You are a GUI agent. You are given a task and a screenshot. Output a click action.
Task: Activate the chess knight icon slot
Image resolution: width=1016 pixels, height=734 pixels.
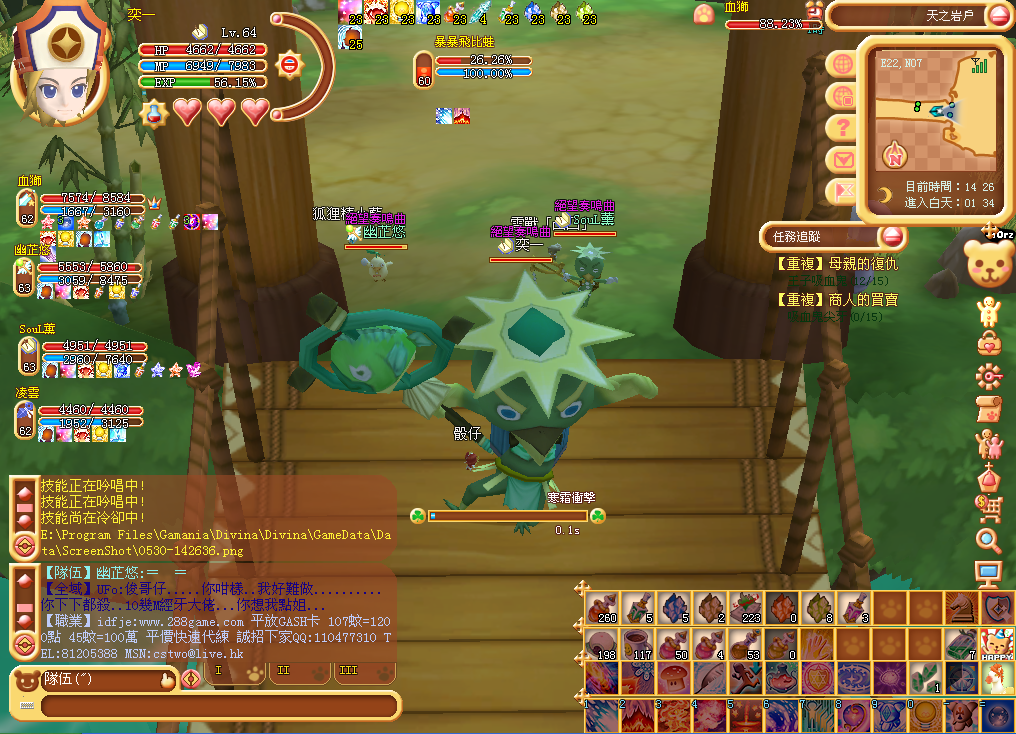tap(959, 607)
